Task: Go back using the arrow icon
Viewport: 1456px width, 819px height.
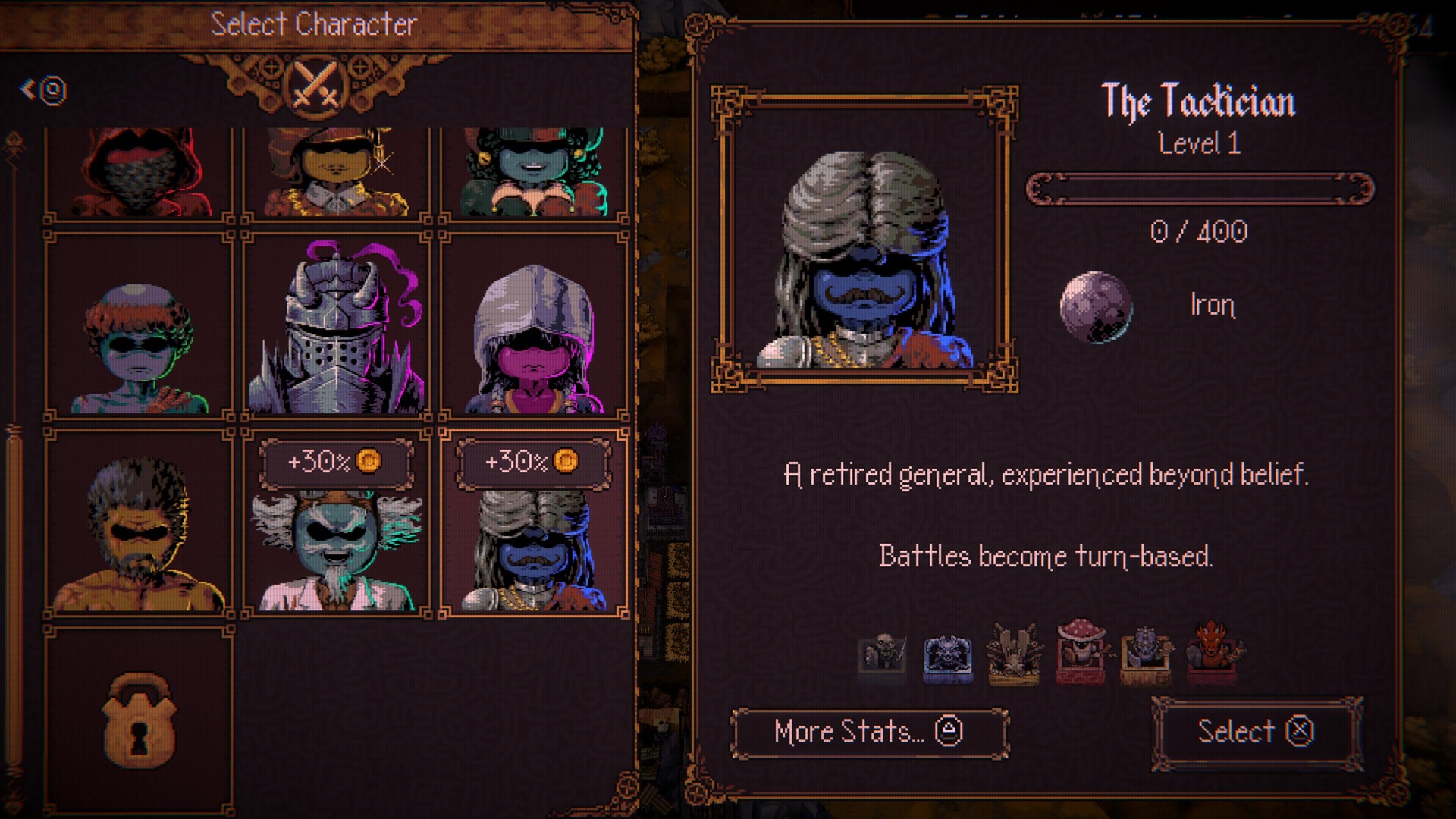Action: (43, 90)
